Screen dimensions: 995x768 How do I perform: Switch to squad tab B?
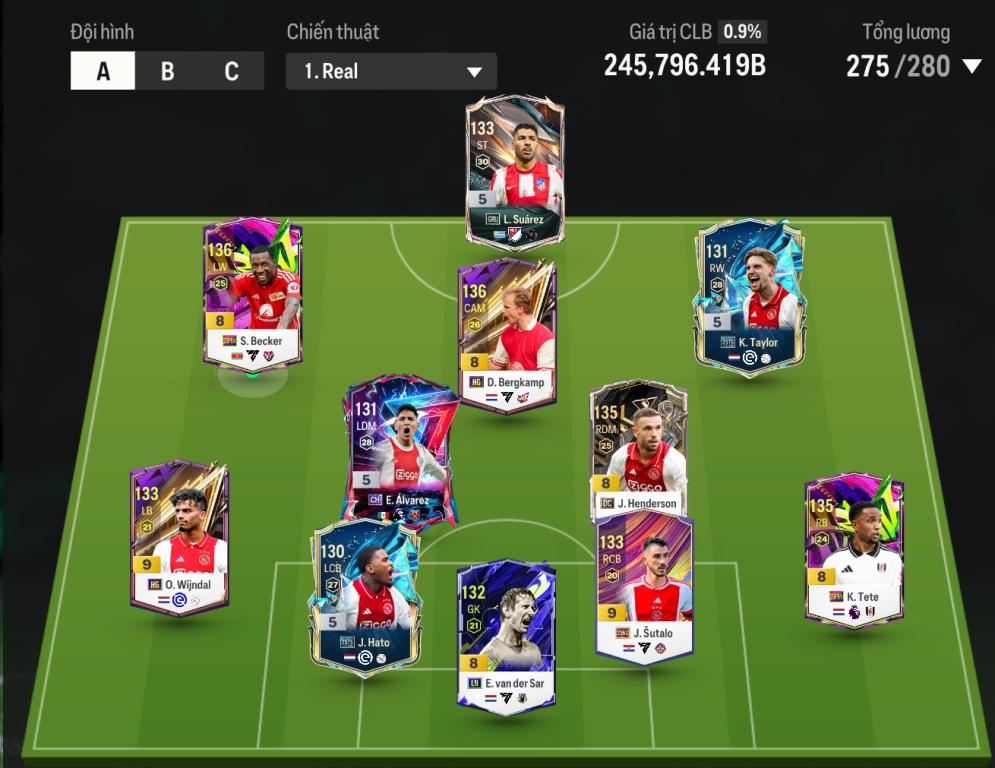(x=167, y=72)
